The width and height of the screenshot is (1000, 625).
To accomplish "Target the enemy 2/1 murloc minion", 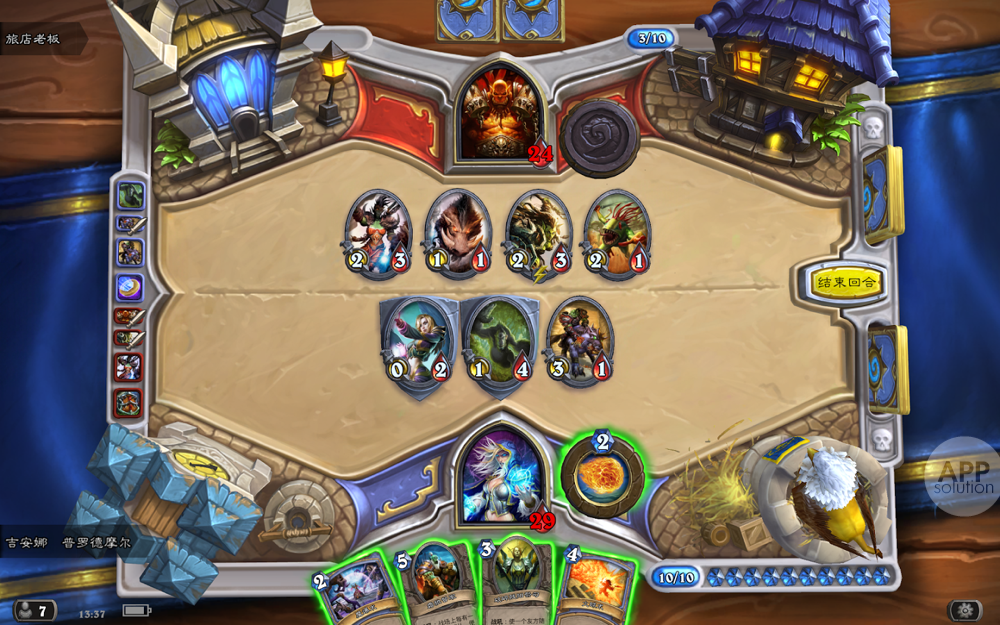I will pos(616,234).
